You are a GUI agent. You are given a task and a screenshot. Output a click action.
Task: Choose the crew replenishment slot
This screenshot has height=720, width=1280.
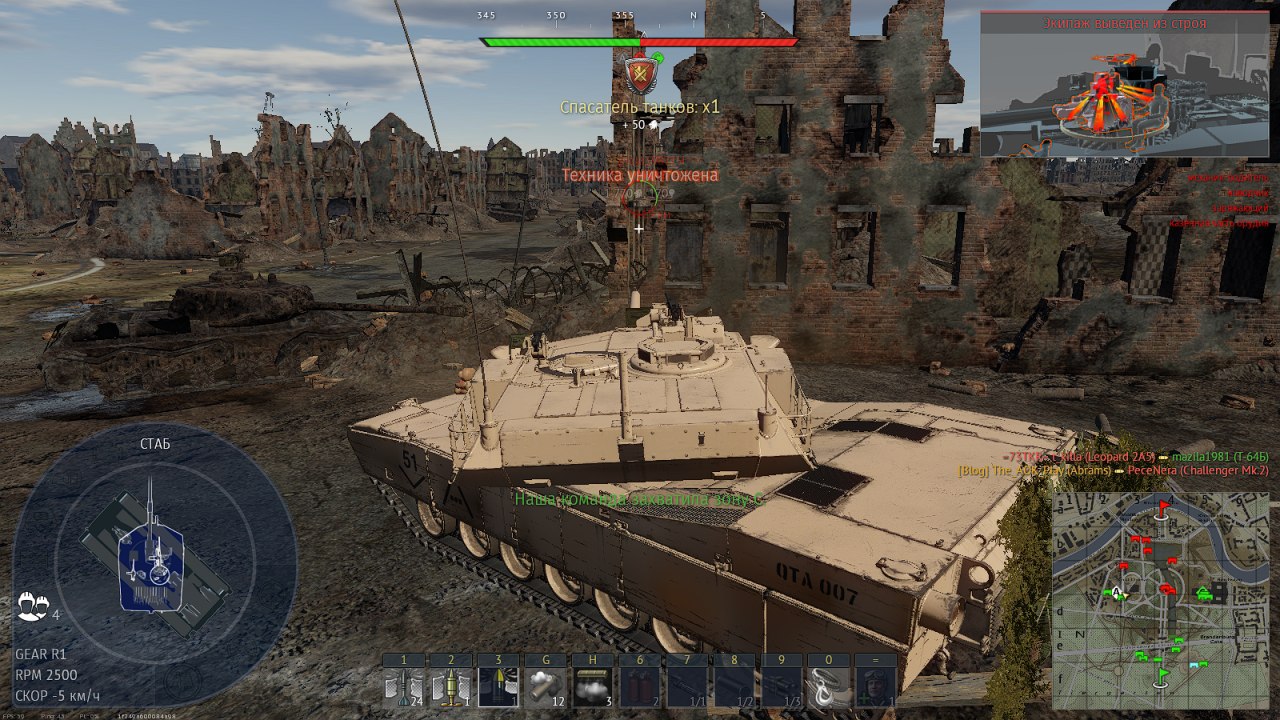(877, 688)
